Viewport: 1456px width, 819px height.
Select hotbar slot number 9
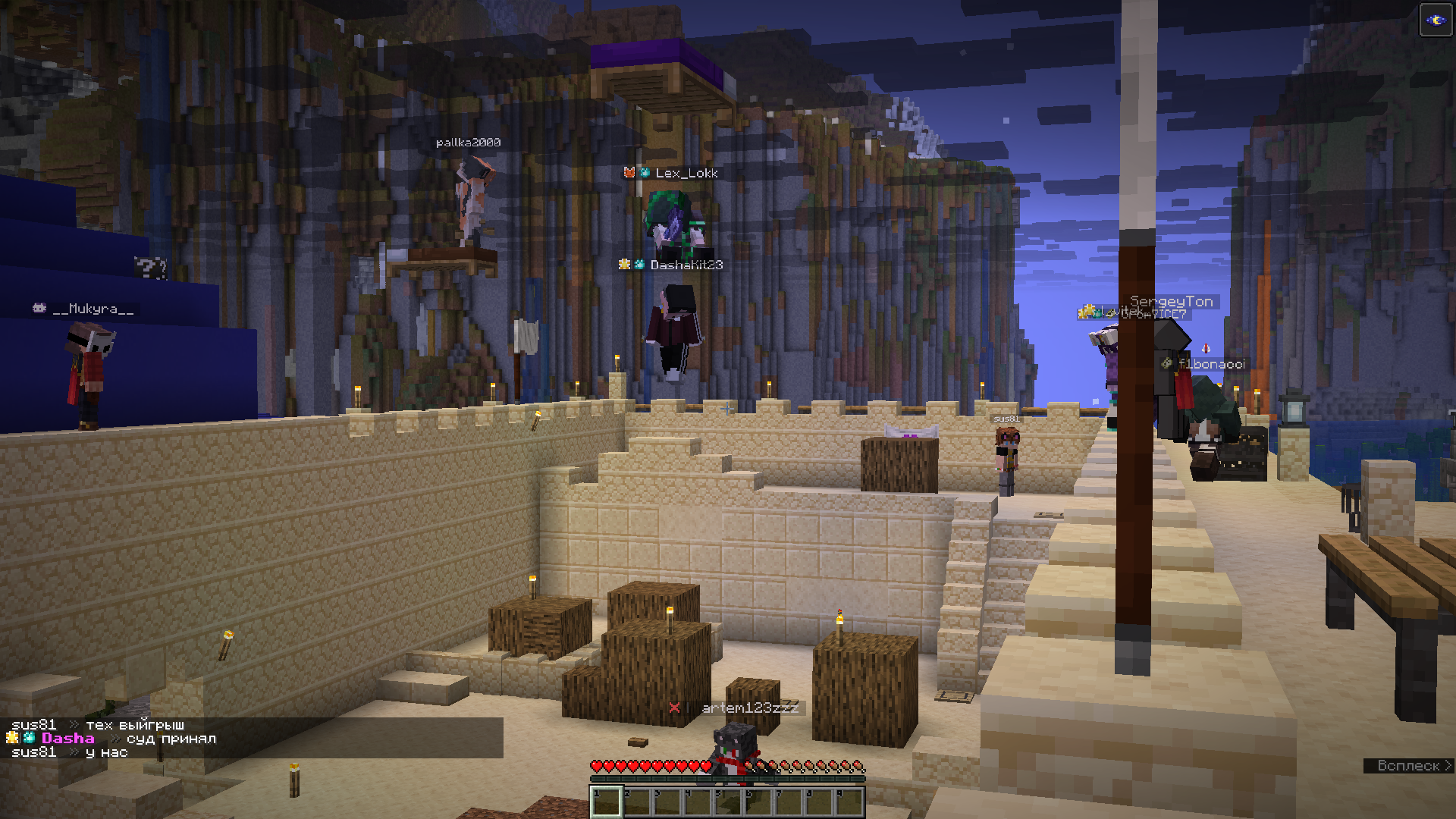click(x=849, y=802)
